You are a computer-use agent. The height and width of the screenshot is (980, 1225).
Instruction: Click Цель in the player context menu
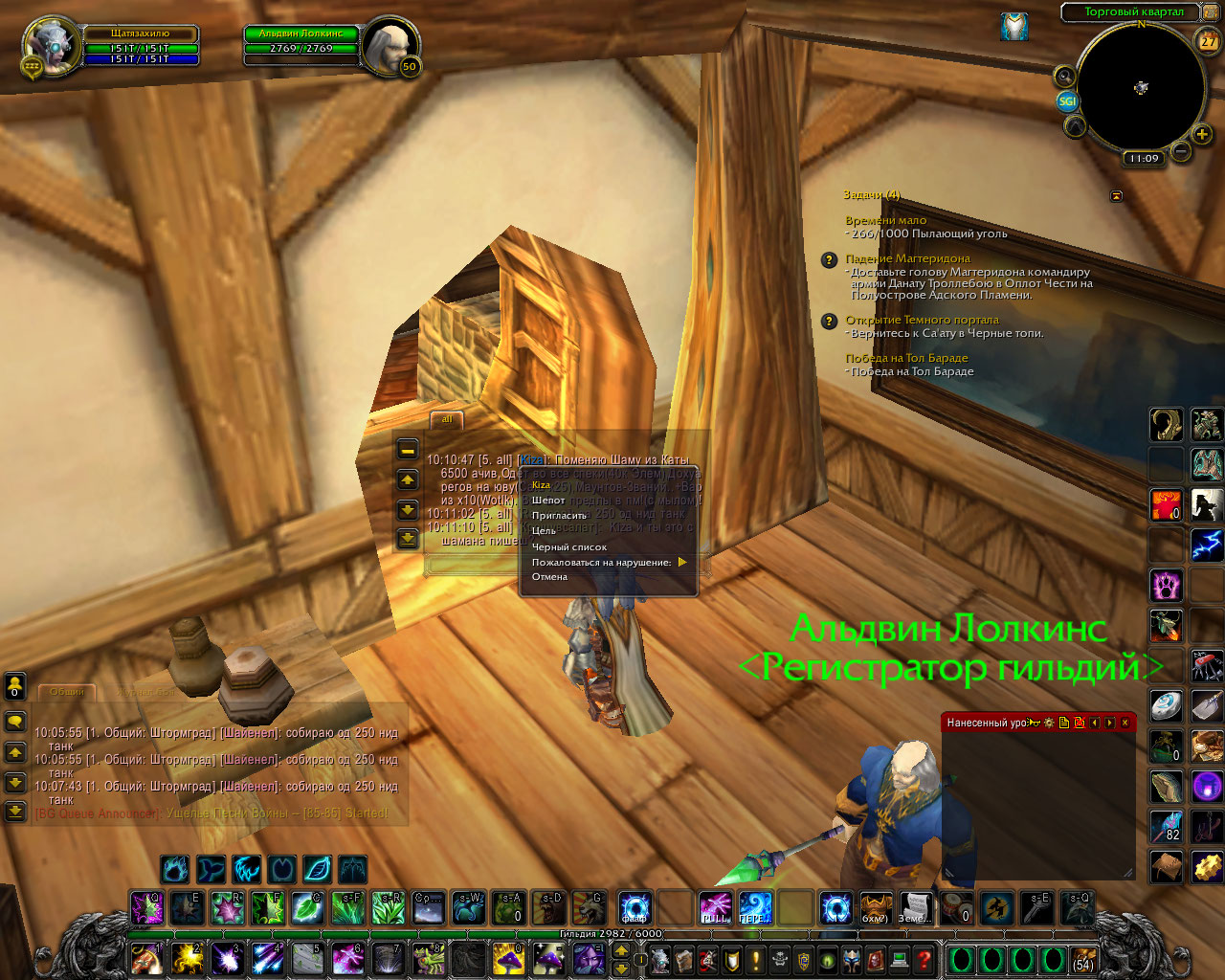click(545, 531)
